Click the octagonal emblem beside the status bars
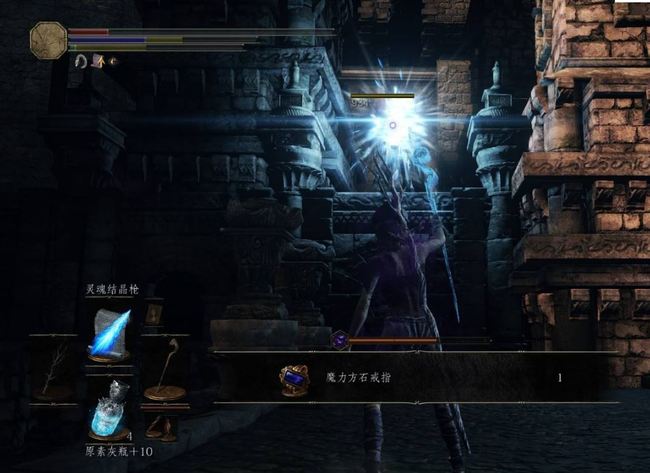 click(x=48, y=40)
